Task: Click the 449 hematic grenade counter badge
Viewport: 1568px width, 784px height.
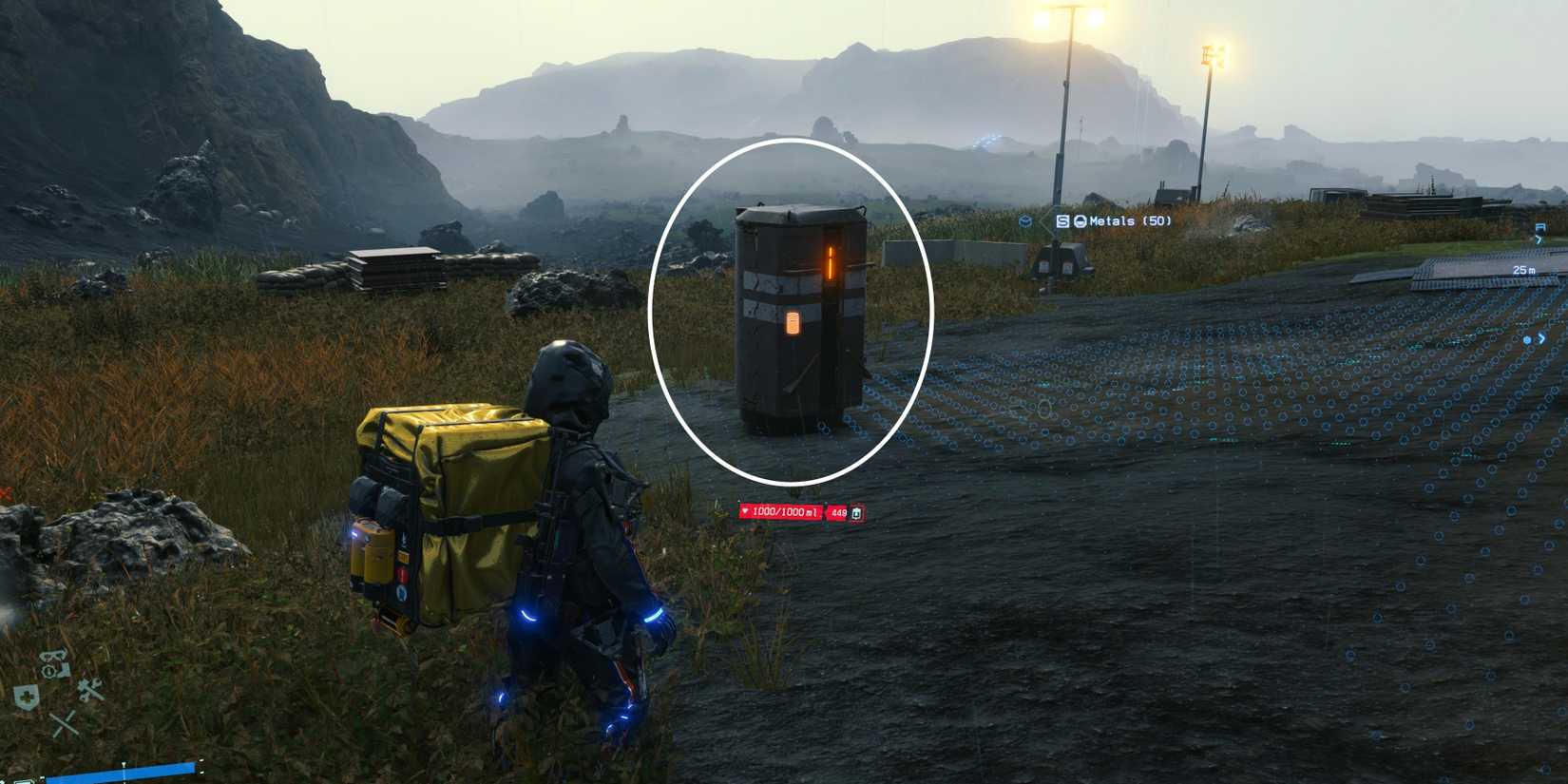Action: (x=836, y=510)
